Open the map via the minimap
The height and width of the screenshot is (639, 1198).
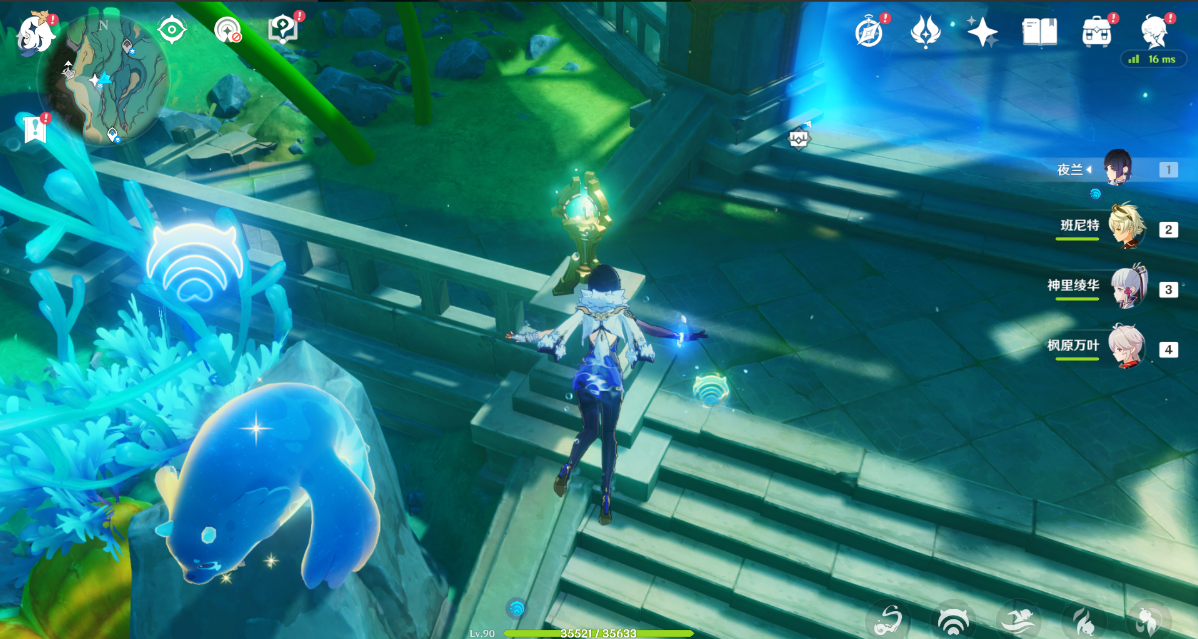pyautogui.click(x=102, y=78)
